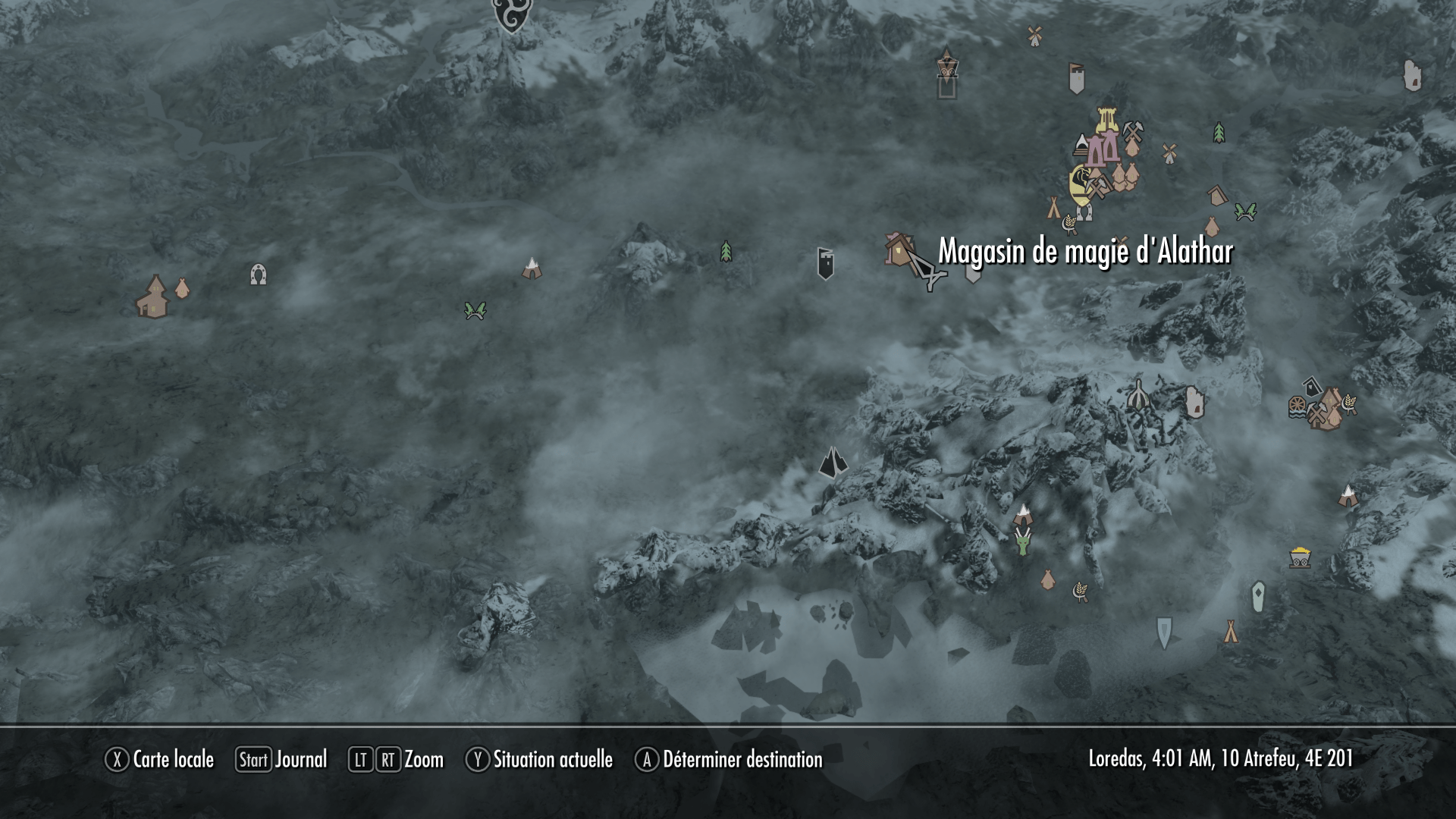Click the gold-filled mine cart marker
Image resolution: width=1456 pixels, height=819 pixels.
(1300, 558)
